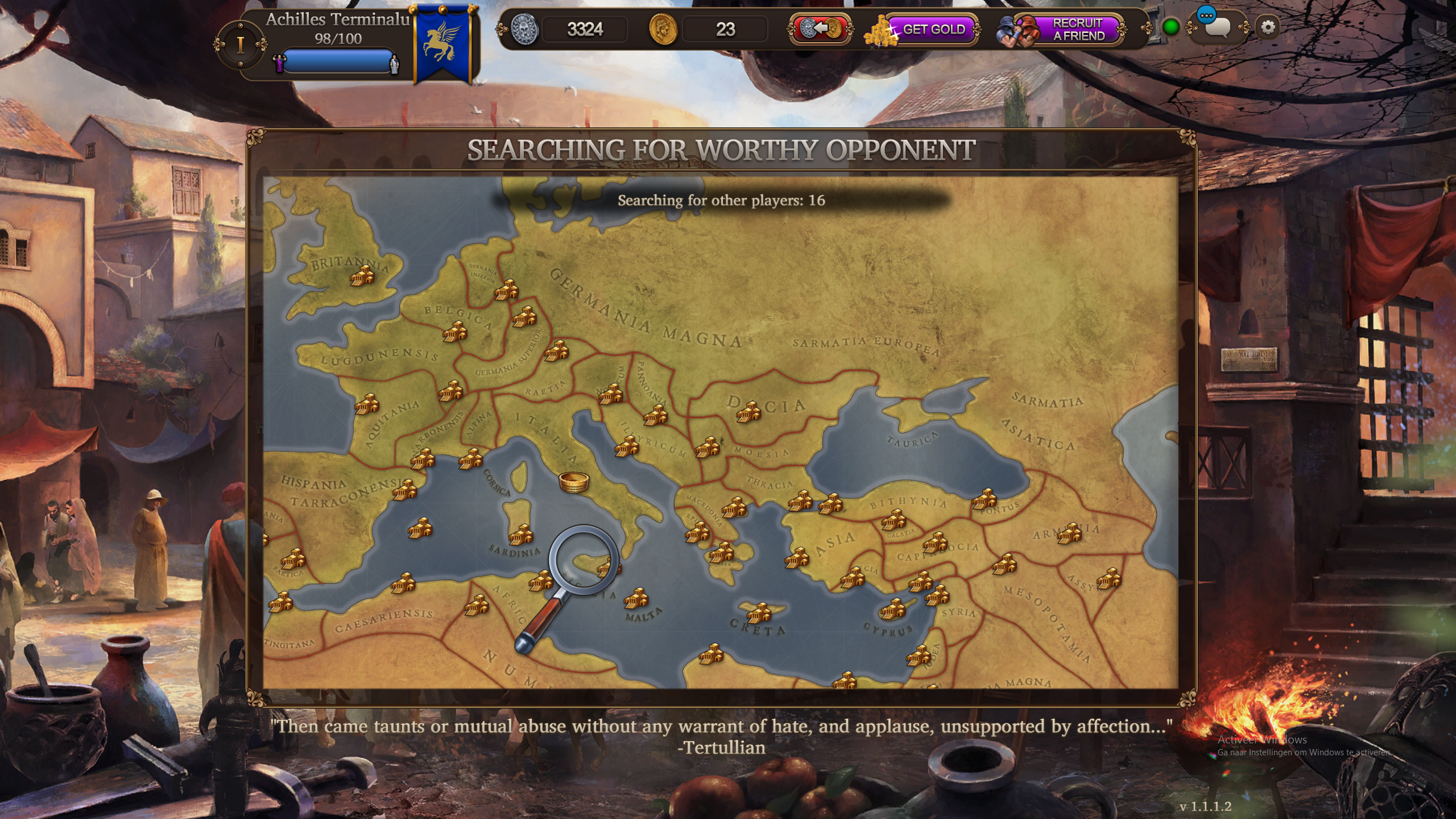Open the silver-gold currency exchange
1456x819 pixels.
(820, 28)
